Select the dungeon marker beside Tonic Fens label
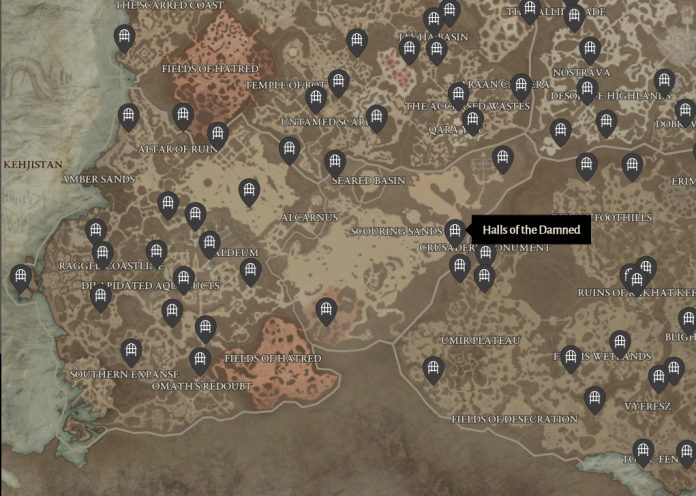The height and width of the screenshot is (496, 696). tap(643, 451)
